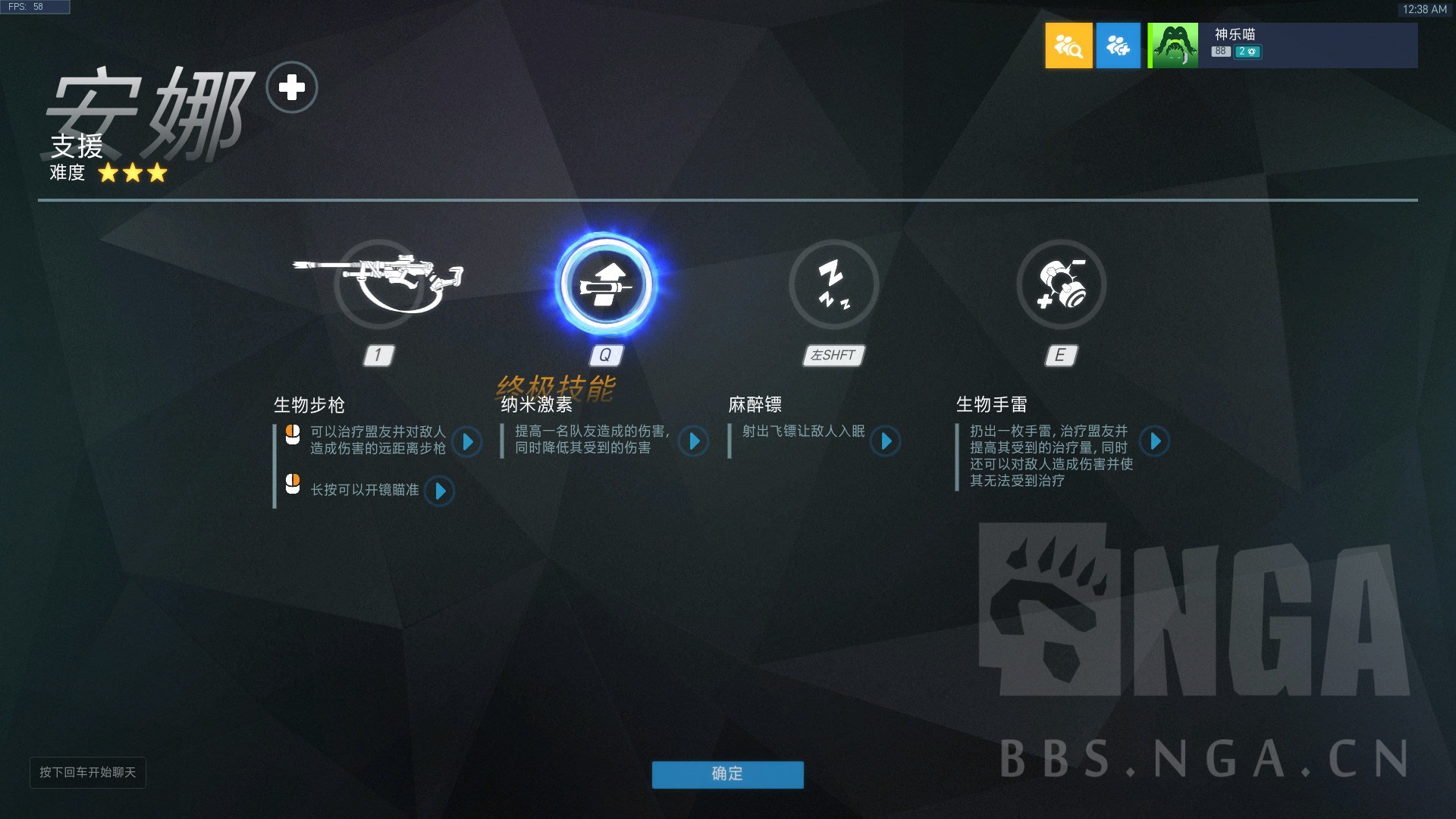Click 神乐喵's player avatar portrait
The width and height of the screenshot is (1456, 819).
coord(1173,45)
